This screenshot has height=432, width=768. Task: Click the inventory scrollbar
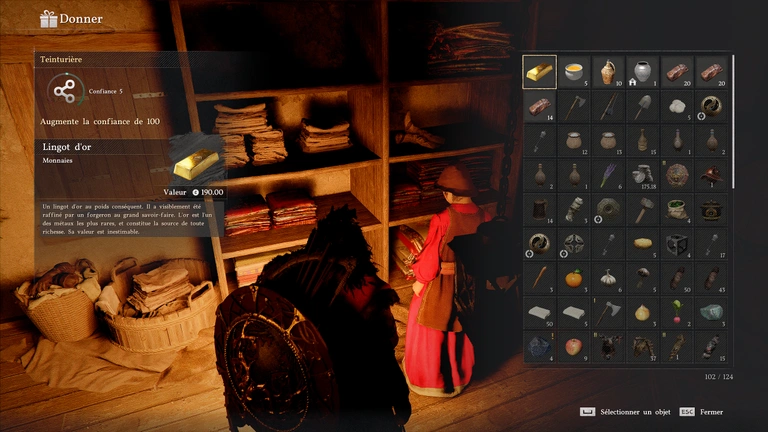click(734, 120)
